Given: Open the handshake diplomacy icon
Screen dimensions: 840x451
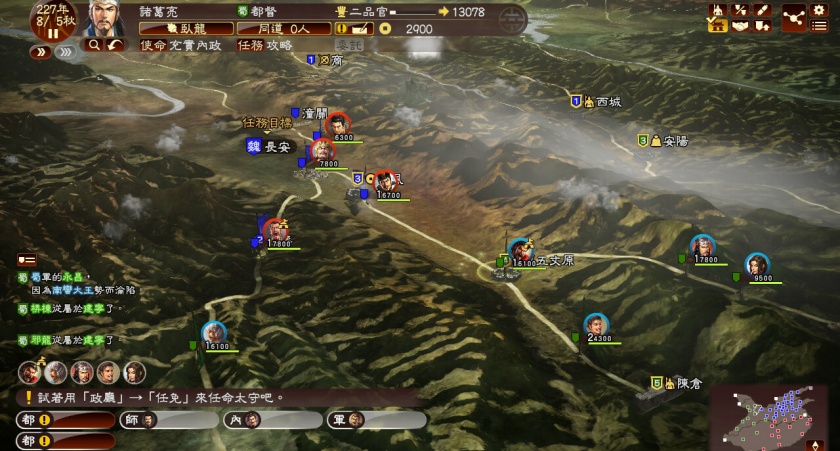Looking at the screenshot, I should [x=740, y=26].
